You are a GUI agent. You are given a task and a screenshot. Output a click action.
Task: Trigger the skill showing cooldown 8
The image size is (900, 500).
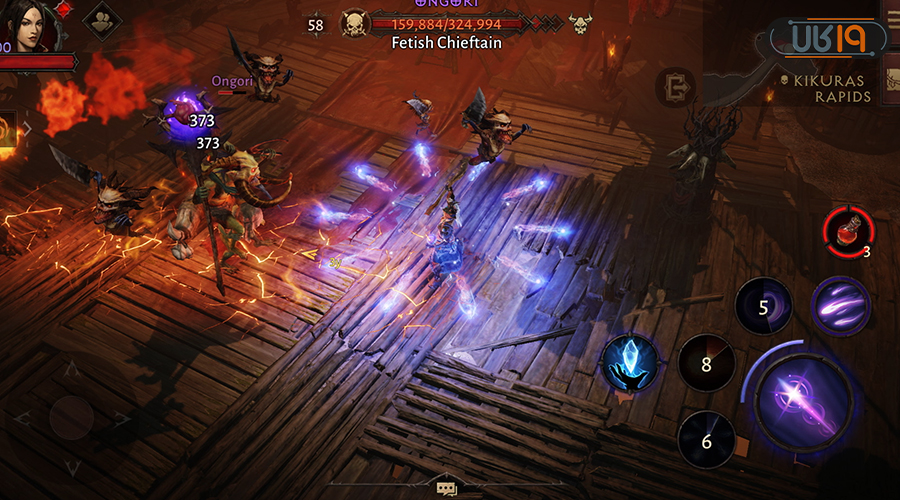pos(706,363)
